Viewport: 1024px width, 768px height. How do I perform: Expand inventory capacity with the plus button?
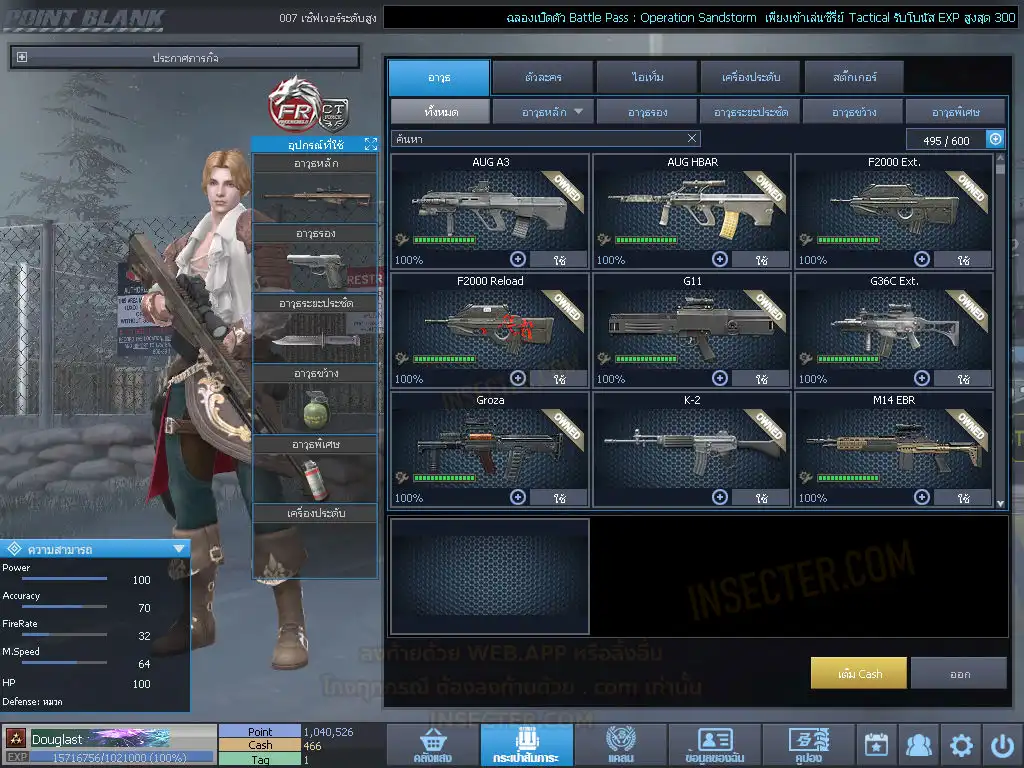click(x=995, y=140)
